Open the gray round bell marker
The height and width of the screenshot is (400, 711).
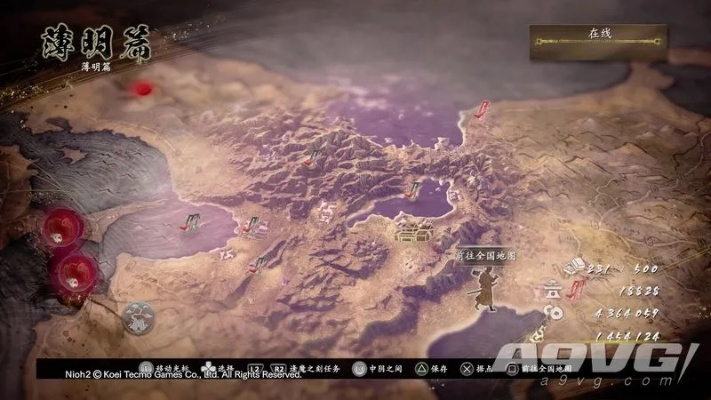click(x=139, y=319)
